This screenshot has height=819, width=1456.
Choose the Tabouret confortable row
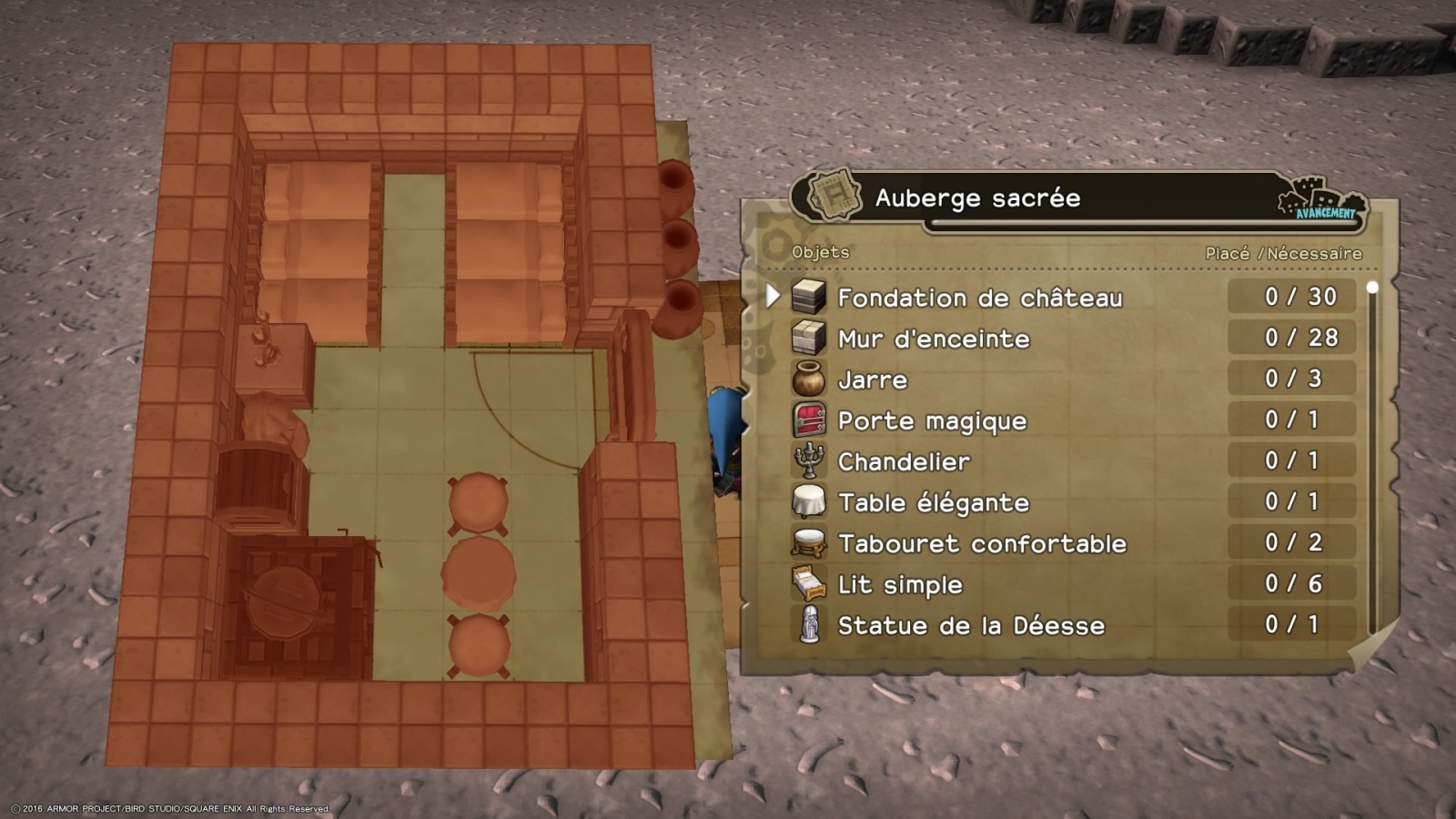[x=981, y=543]
